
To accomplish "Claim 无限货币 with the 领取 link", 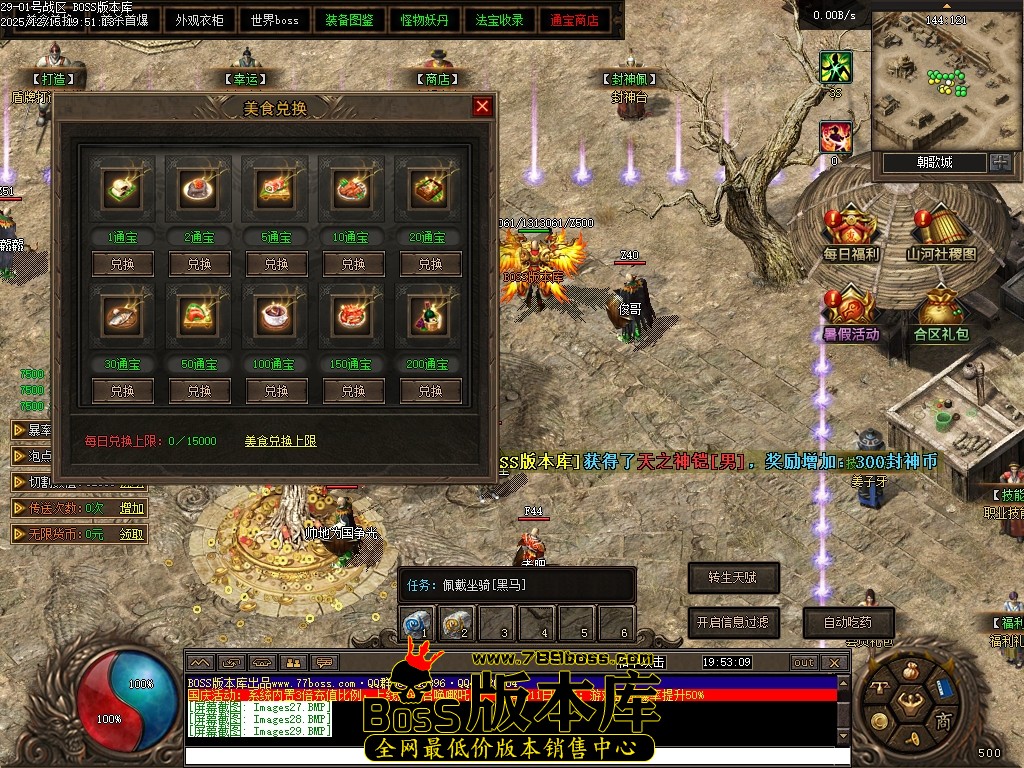I will pyautogui.click(x=132, y=534).
